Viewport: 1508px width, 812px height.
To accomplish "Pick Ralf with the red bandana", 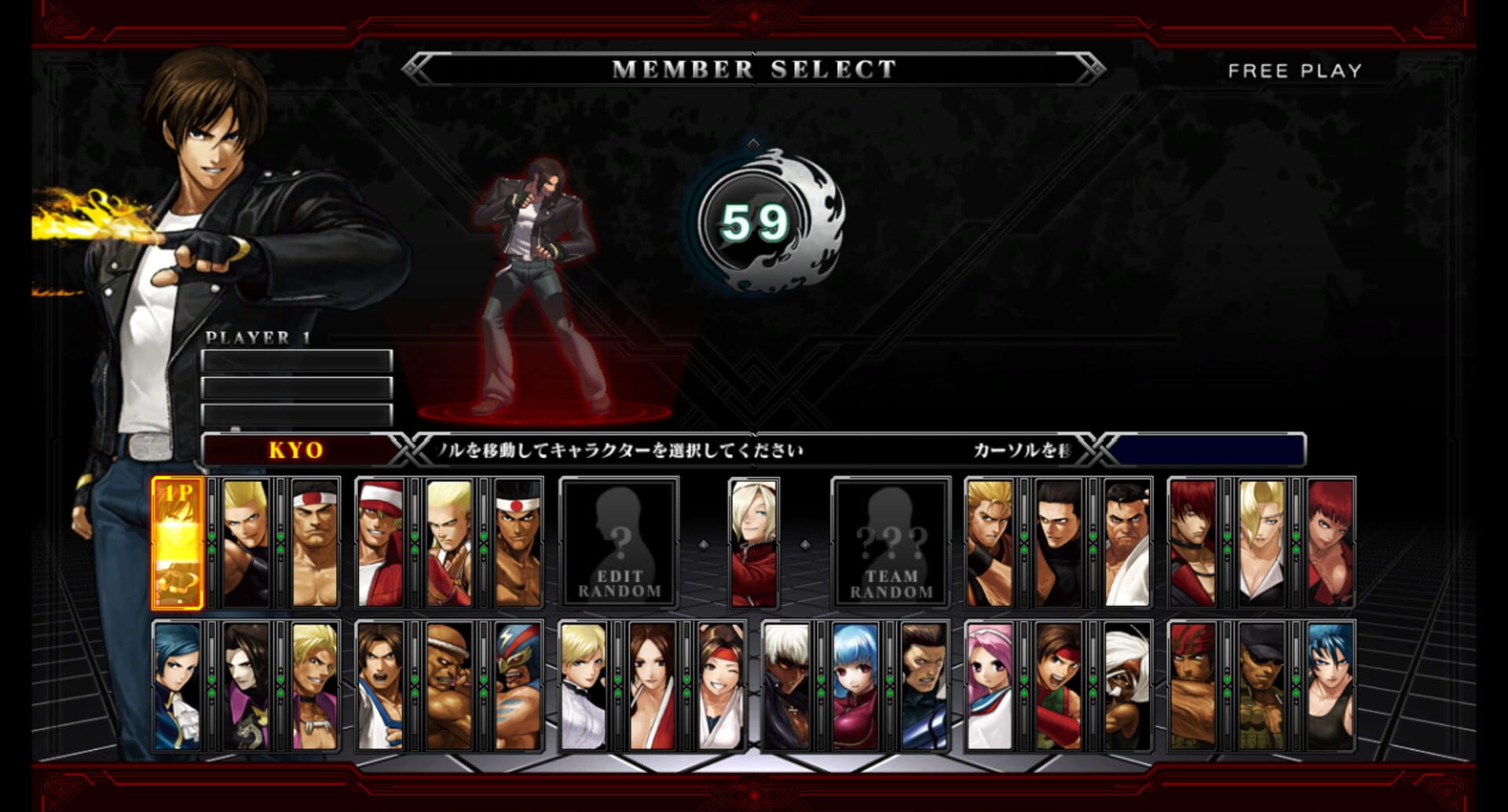I will 1193,686.
